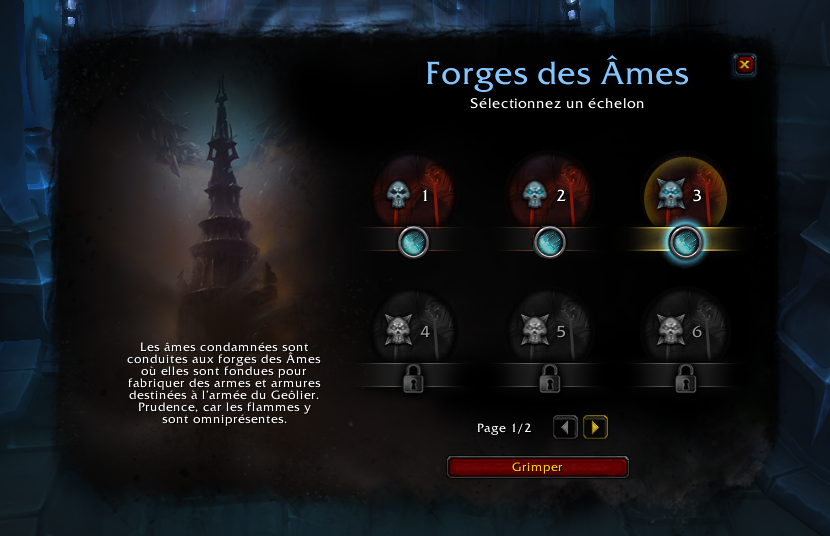Click the previous page arrow
830x536 pixels.
[566, 428]
